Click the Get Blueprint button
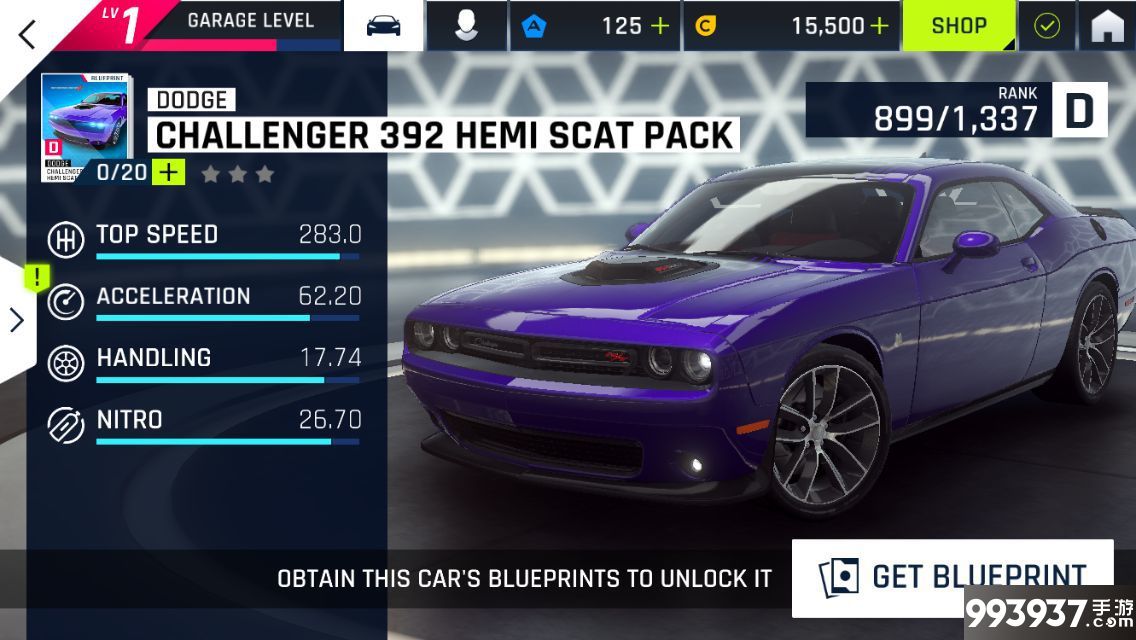This screenshot has height=640, width=1136. tap(952, 577)
